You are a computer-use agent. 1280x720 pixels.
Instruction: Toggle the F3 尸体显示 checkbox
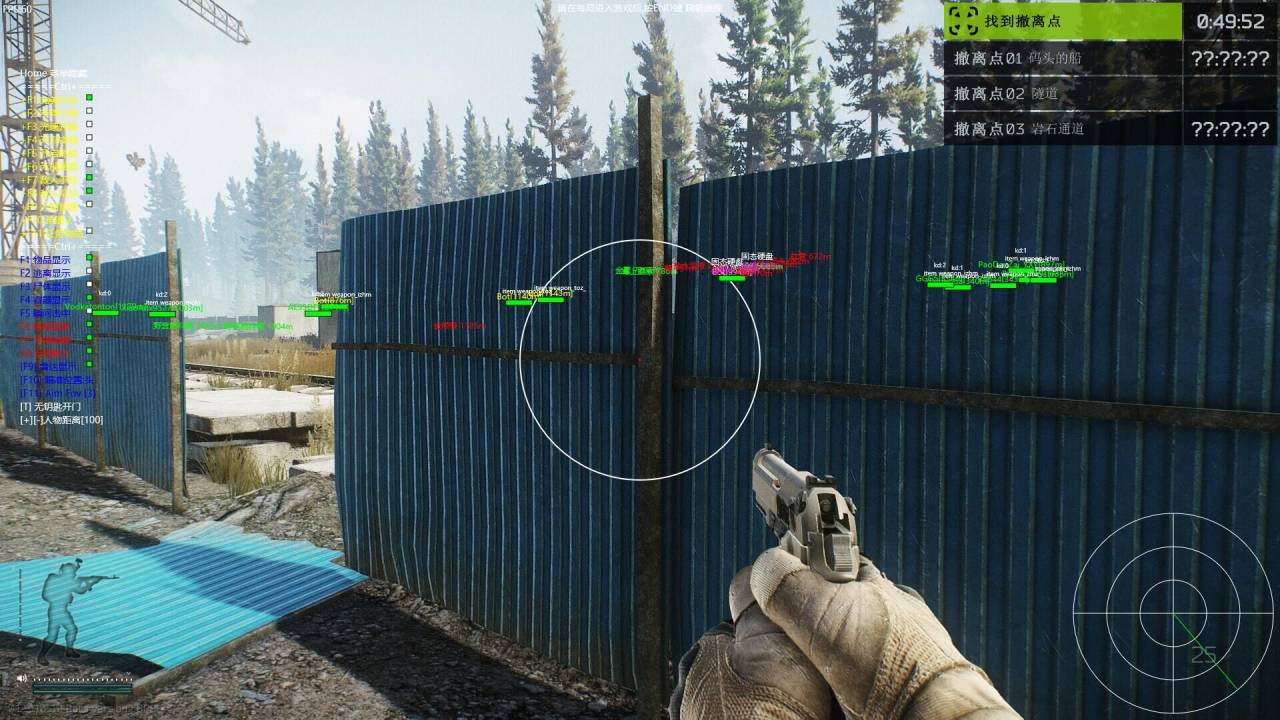89,285
